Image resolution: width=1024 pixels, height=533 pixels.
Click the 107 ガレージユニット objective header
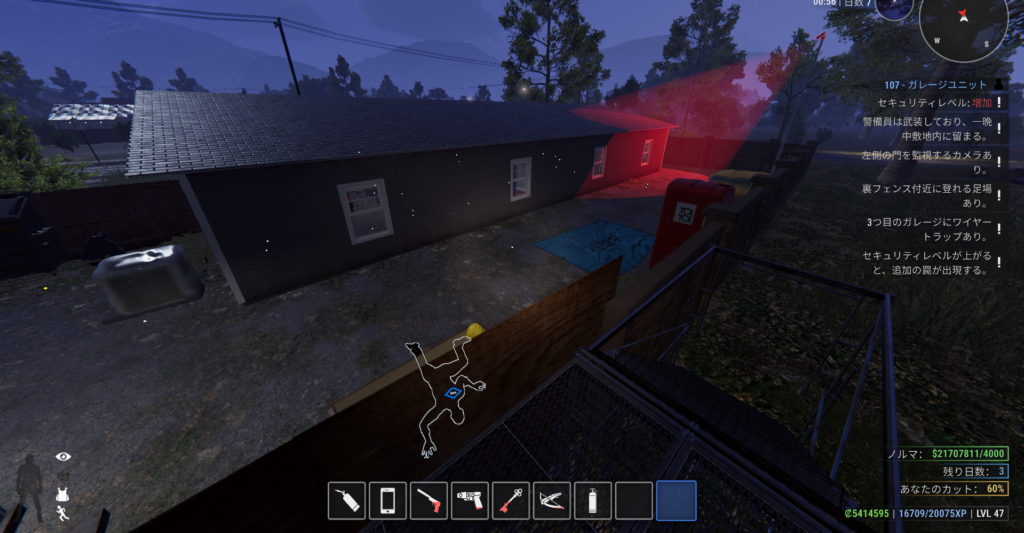(934, 85)
